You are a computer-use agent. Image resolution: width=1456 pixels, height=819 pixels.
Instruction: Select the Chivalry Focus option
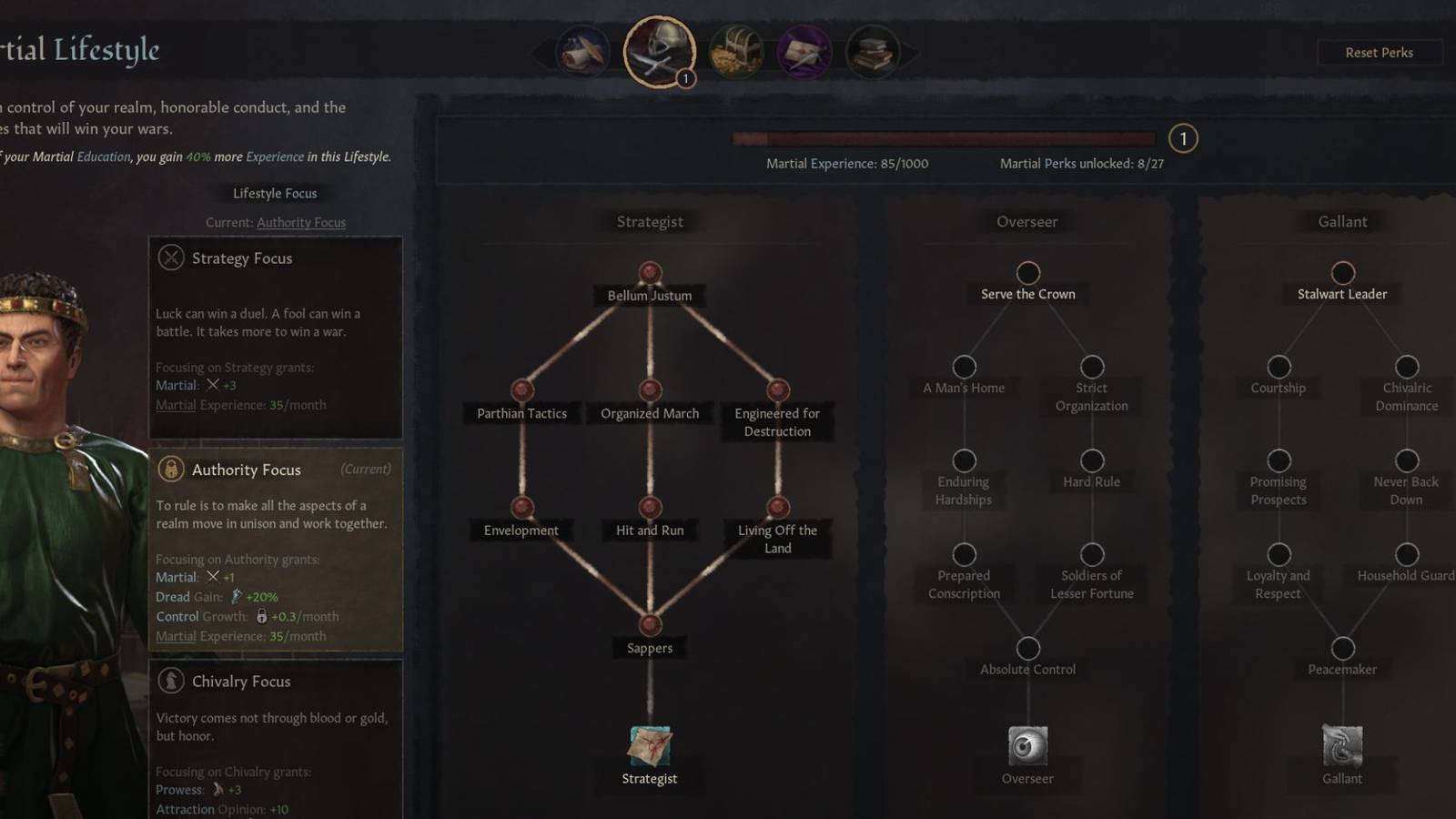(276, 728)
